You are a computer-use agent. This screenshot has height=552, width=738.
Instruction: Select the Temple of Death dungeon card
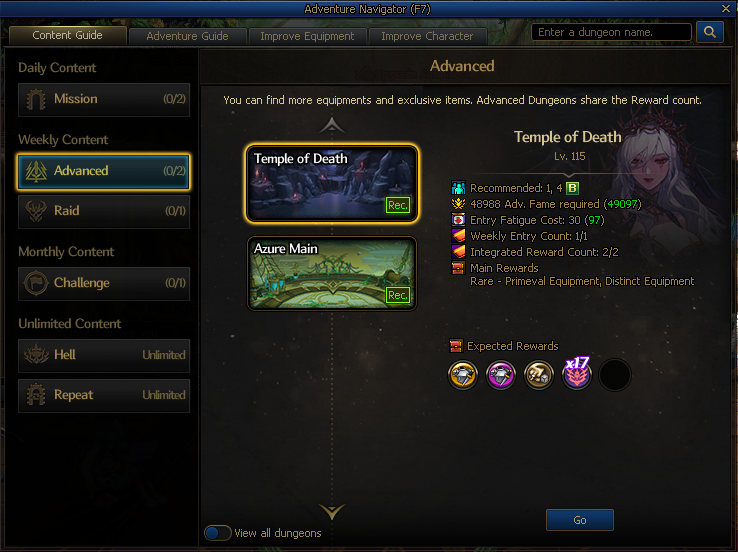[x=332, y=184]
